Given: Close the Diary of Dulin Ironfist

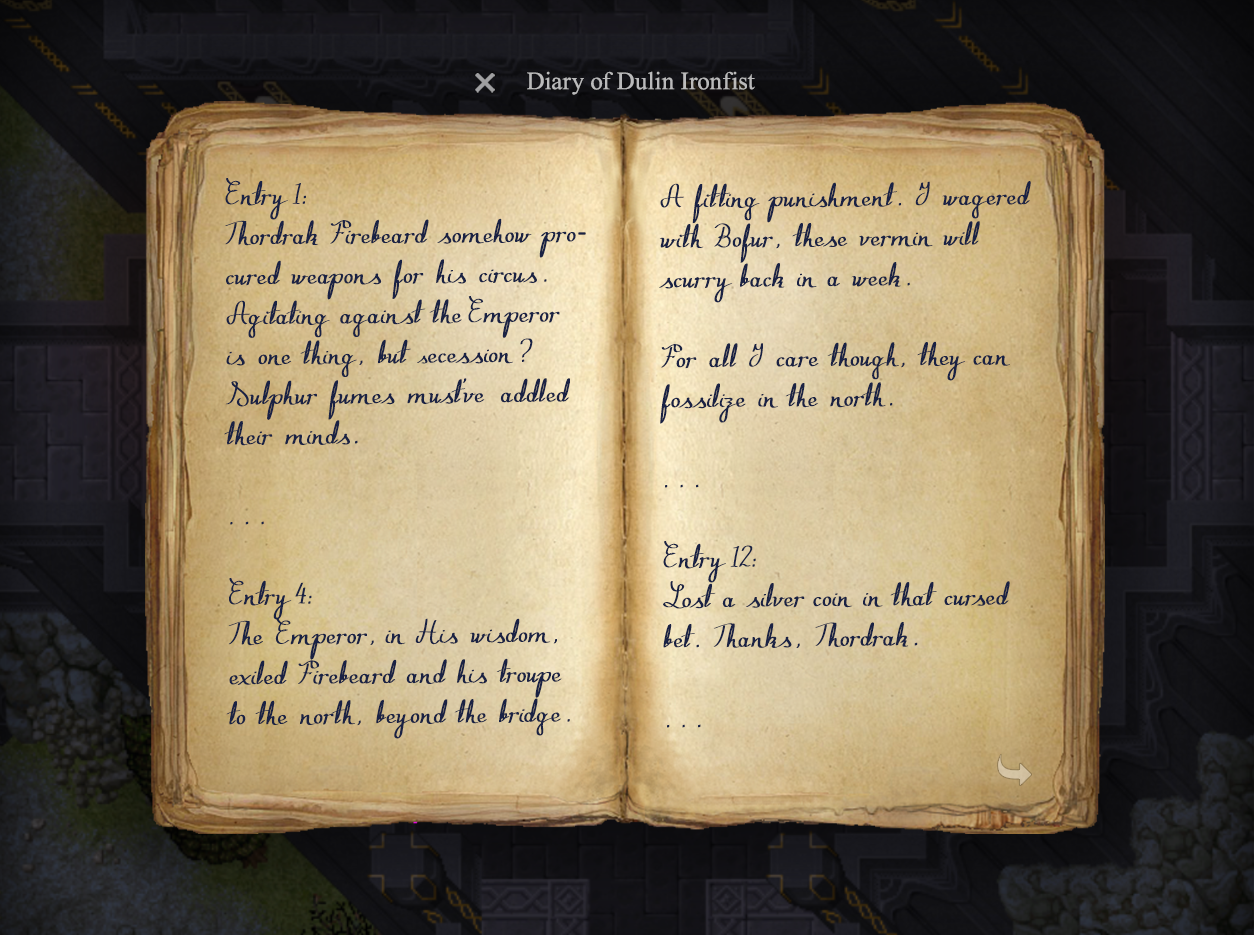Looking at the screenshot, I should 485,83.
